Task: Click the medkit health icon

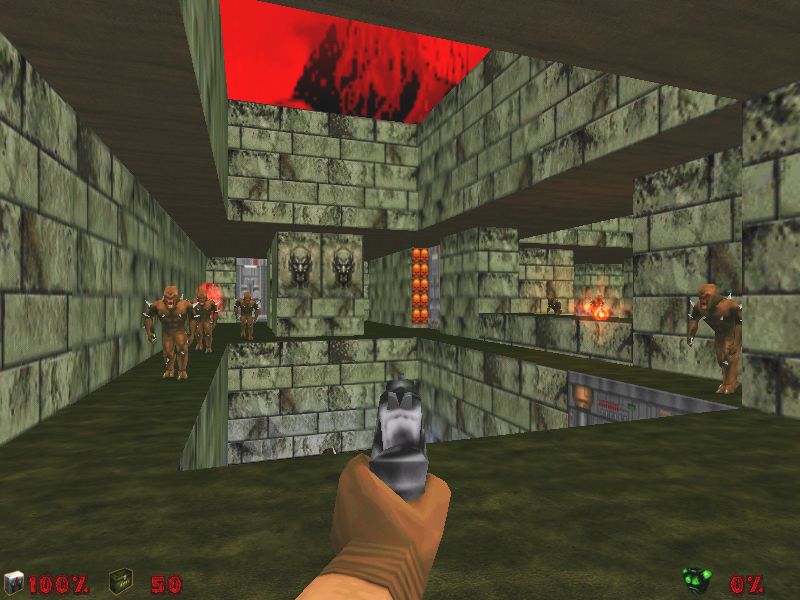Action: (13, 582)
